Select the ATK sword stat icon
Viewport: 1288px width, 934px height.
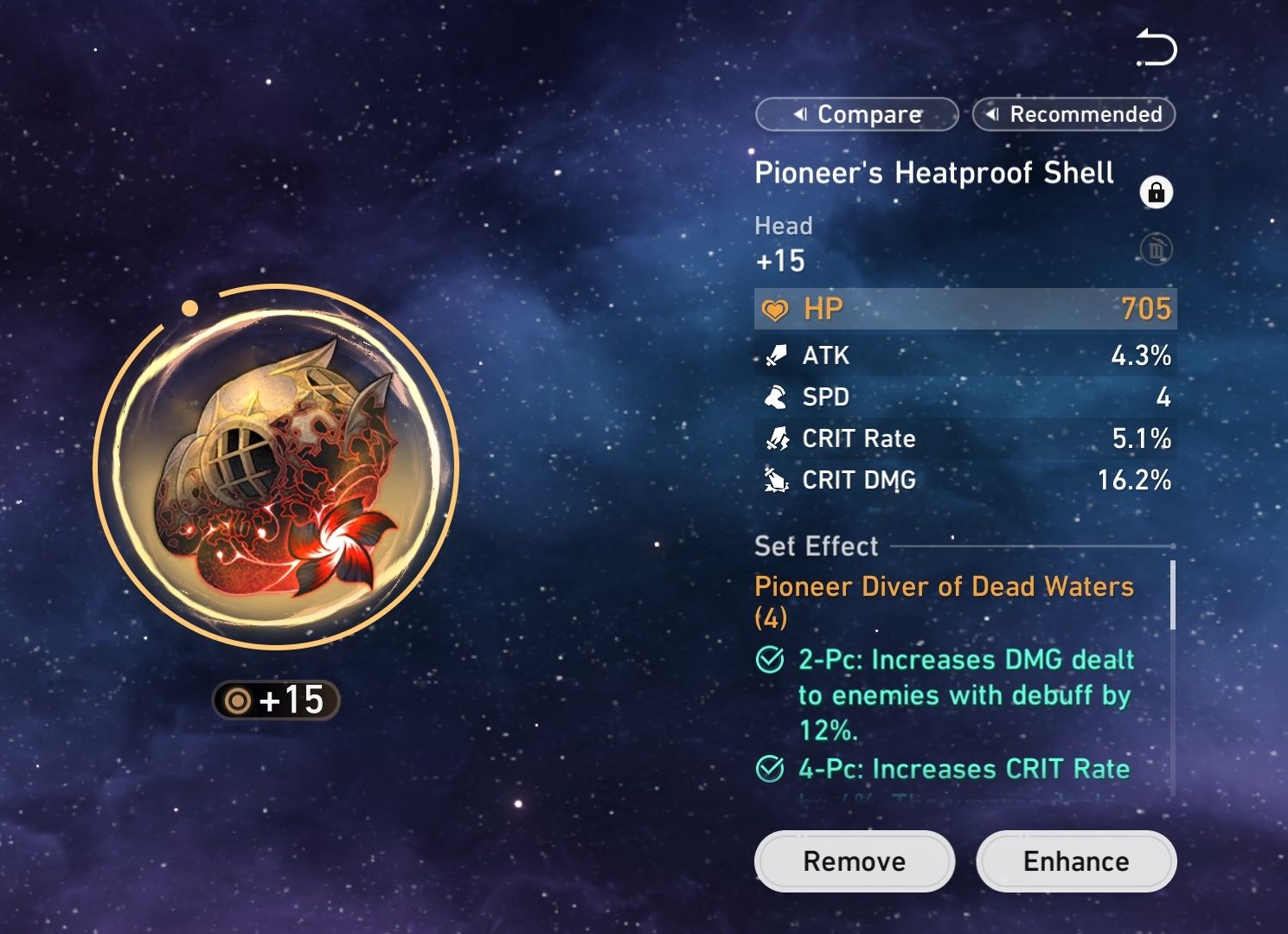tap(774, 355)
